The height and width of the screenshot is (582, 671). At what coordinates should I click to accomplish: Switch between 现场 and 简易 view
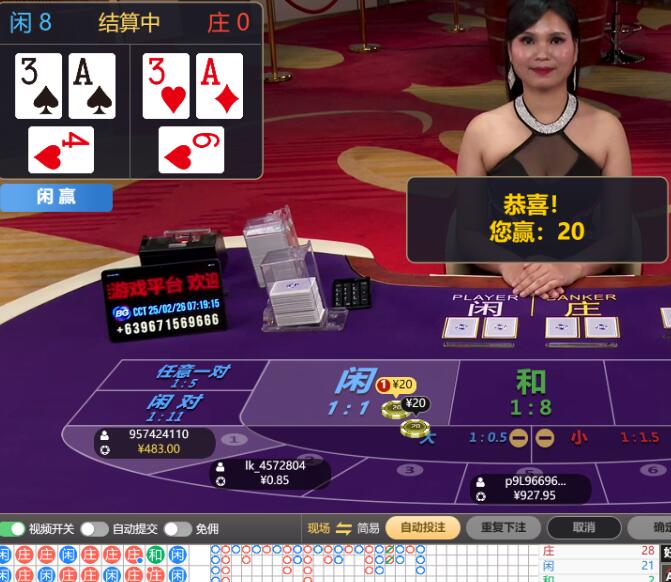pos(343,528)
